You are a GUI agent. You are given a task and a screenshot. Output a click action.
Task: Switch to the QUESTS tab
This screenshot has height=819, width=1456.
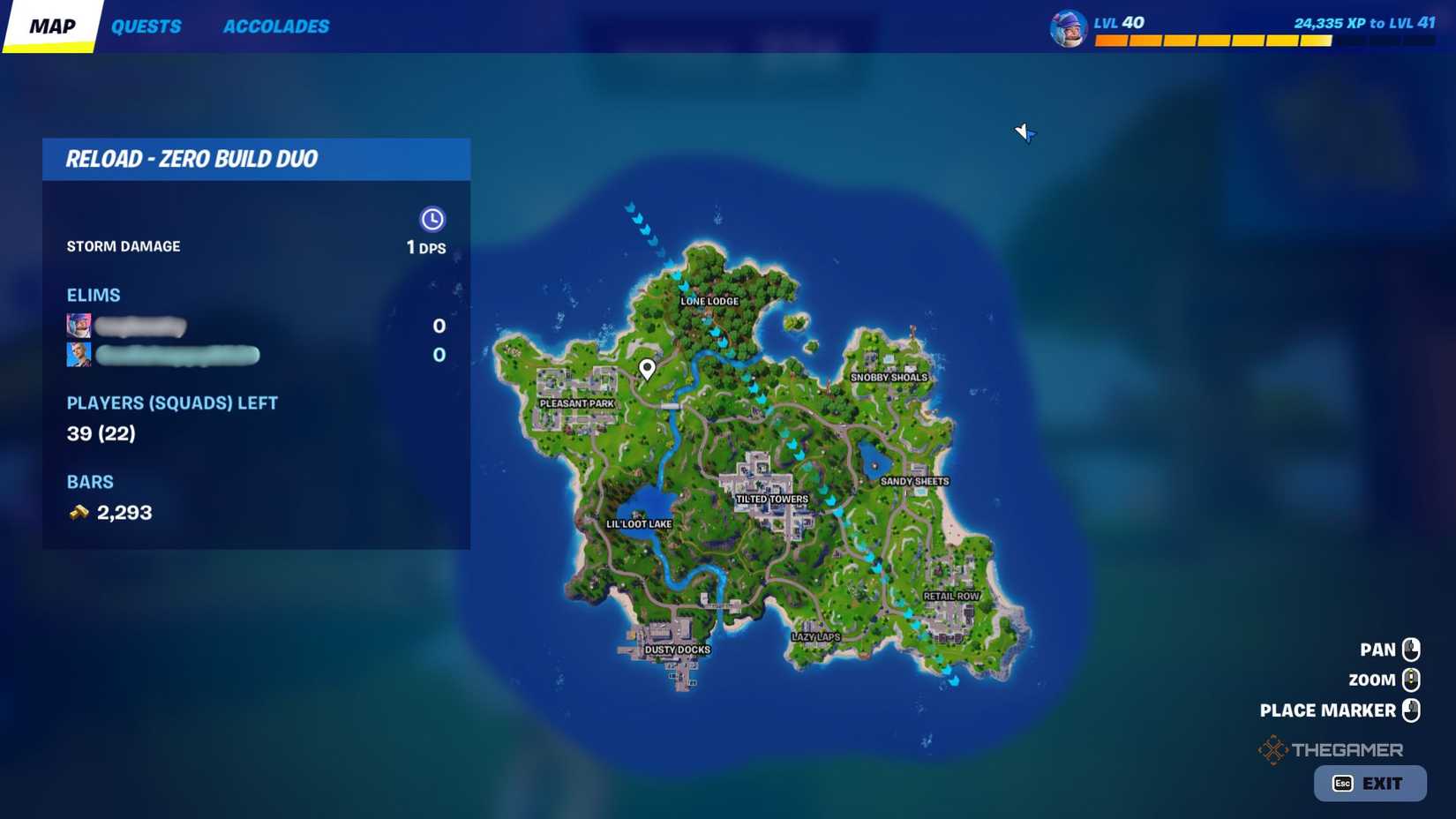click(x=146, y=26)
